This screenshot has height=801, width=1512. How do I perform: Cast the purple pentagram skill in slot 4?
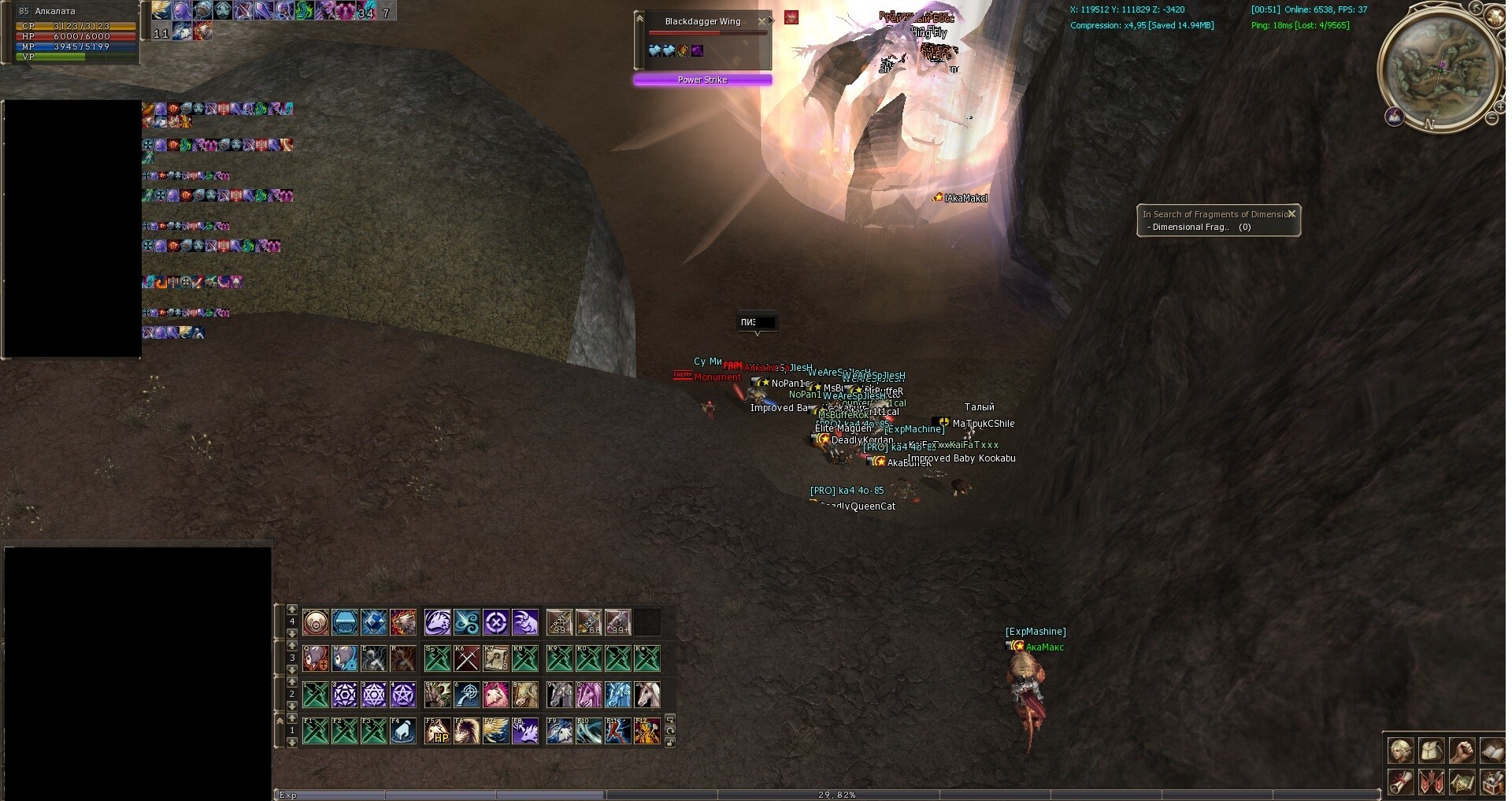click(402, 695)
